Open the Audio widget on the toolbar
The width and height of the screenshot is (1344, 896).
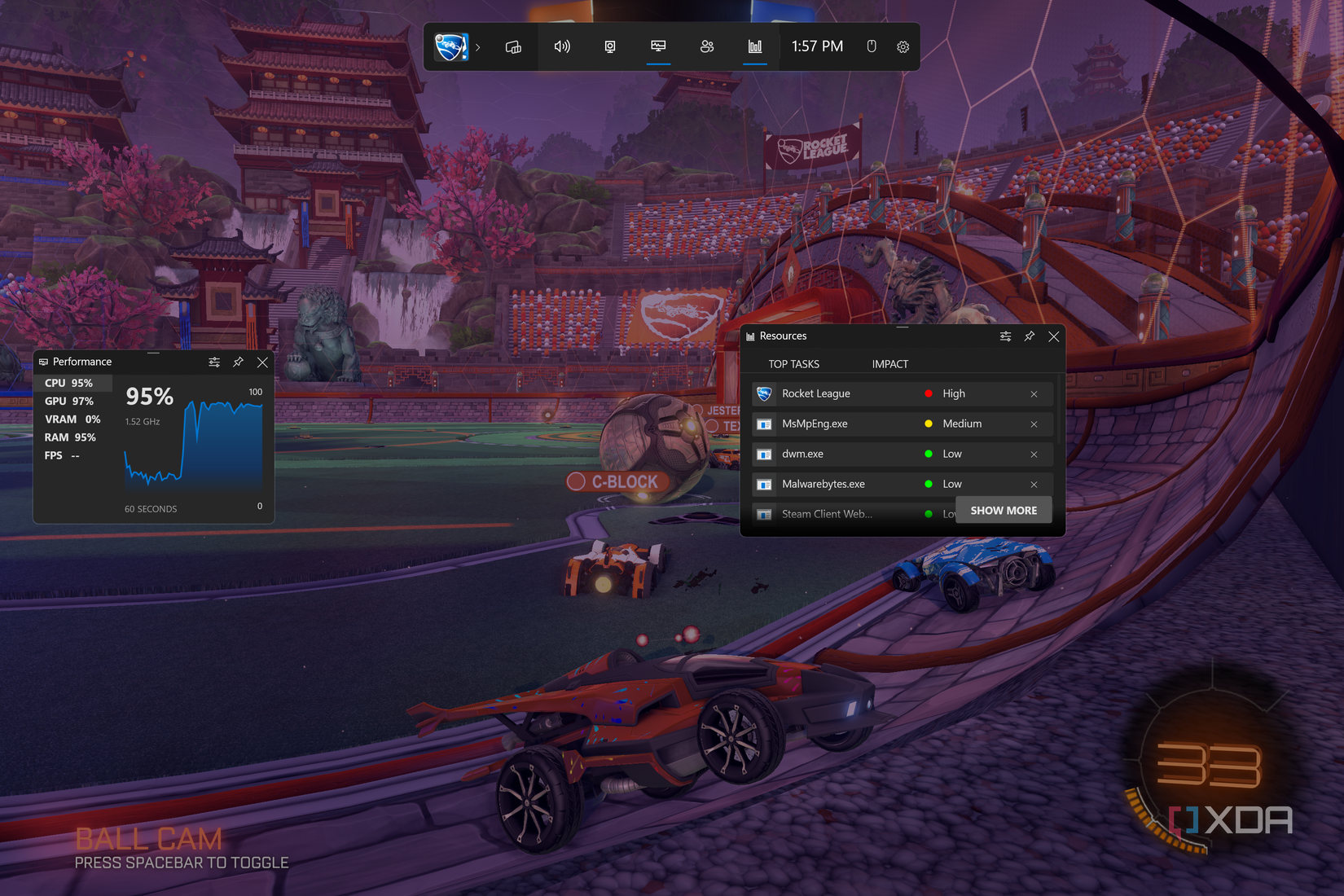pos(561,46)
